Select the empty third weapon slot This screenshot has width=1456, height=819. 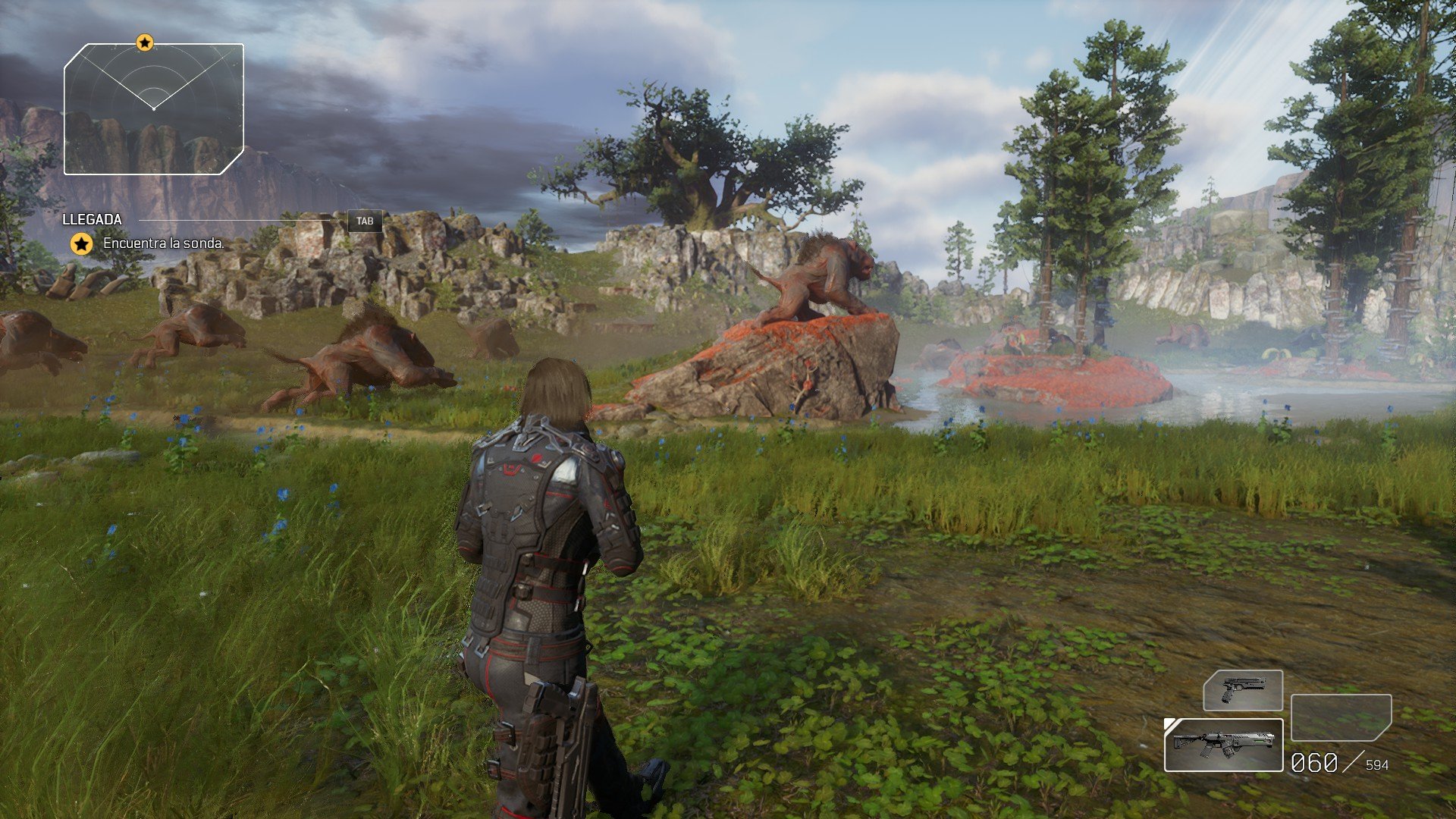pyautogui.click(x=1341, y=717)
